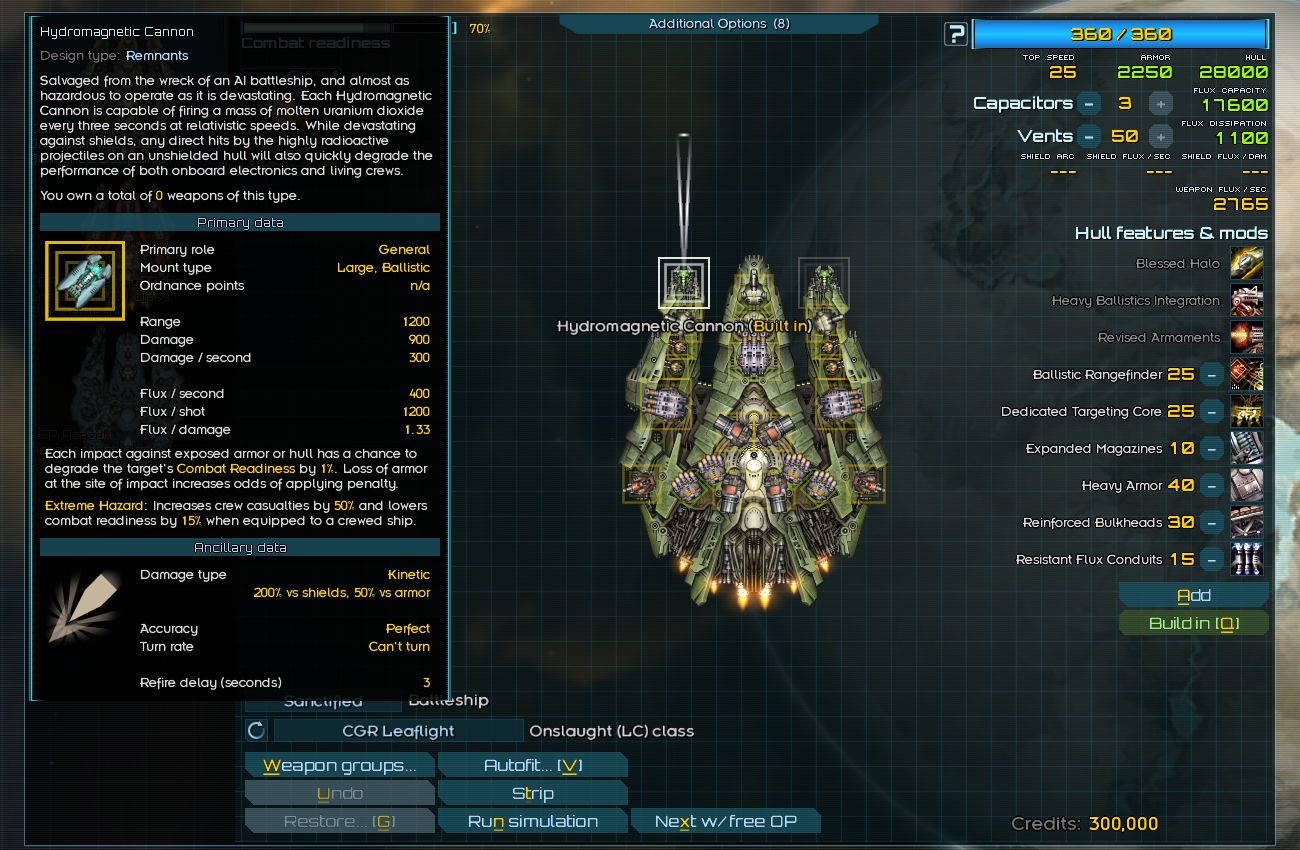Remove Dedicated Targeting Core with its minus button

click(x=1211, y=412)
